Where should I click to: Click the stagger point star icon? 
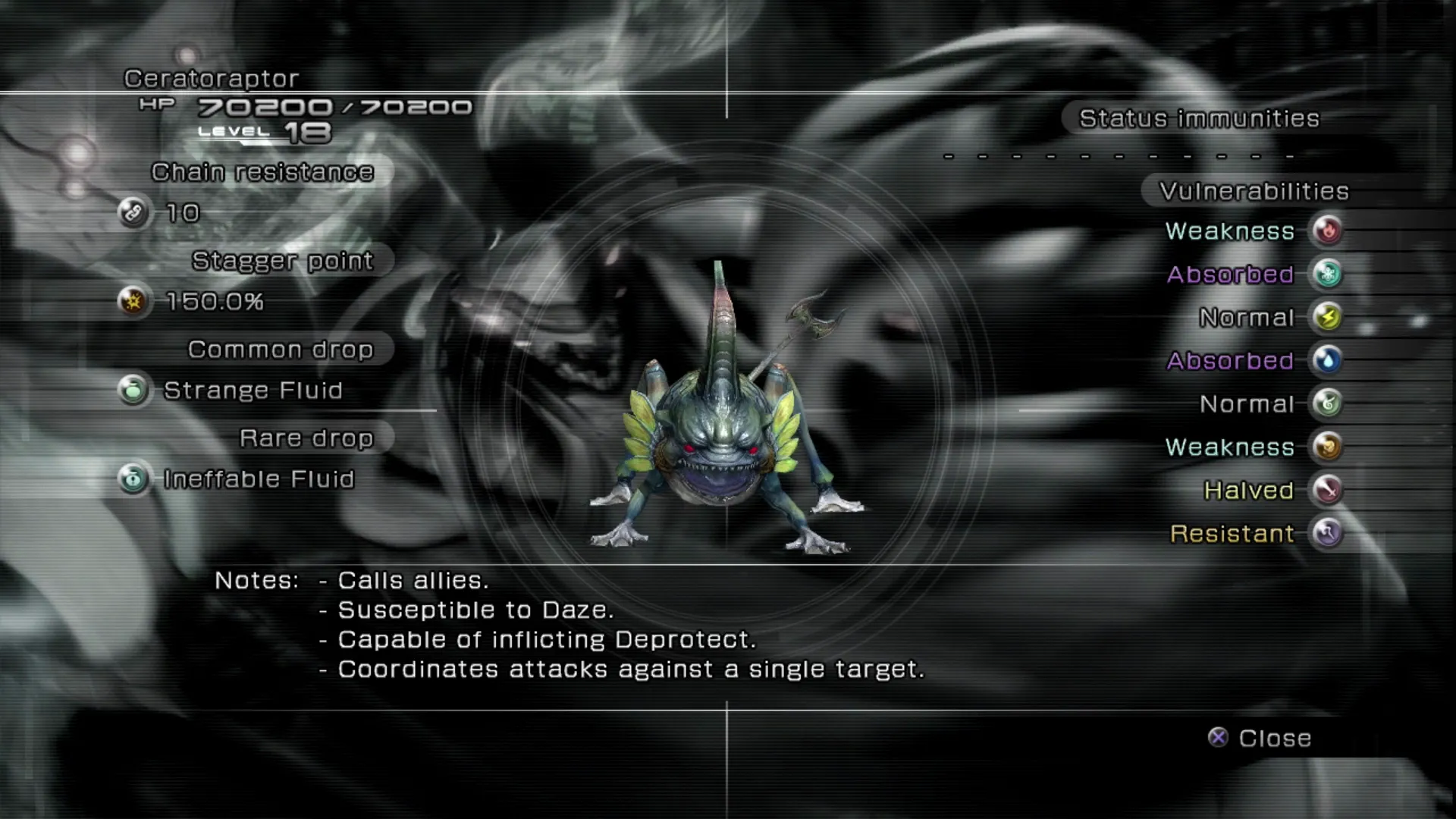click(133, 302)
